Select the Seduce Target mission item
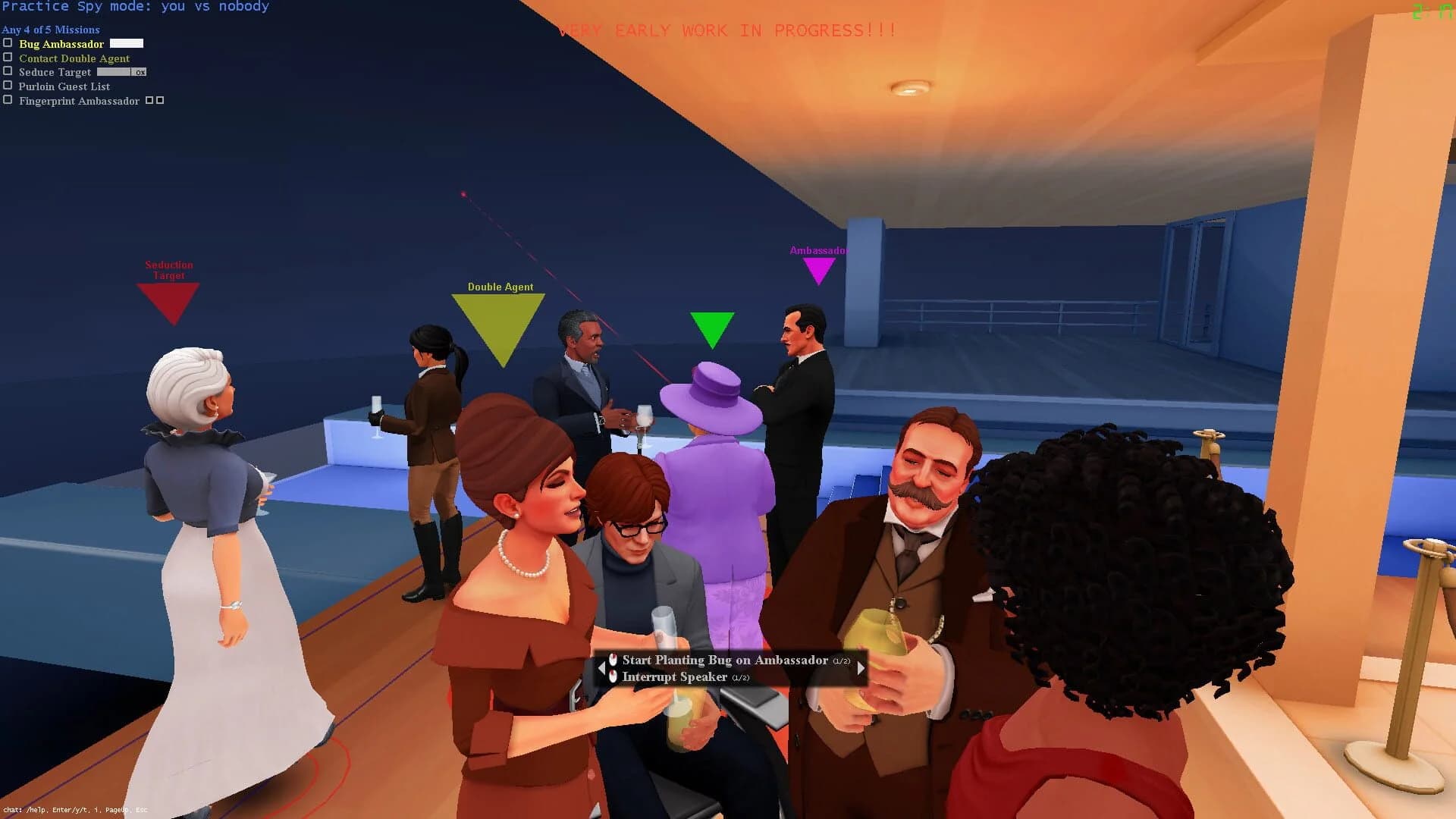Screen dimensions: 1456x819 click(x=54, y=71)
